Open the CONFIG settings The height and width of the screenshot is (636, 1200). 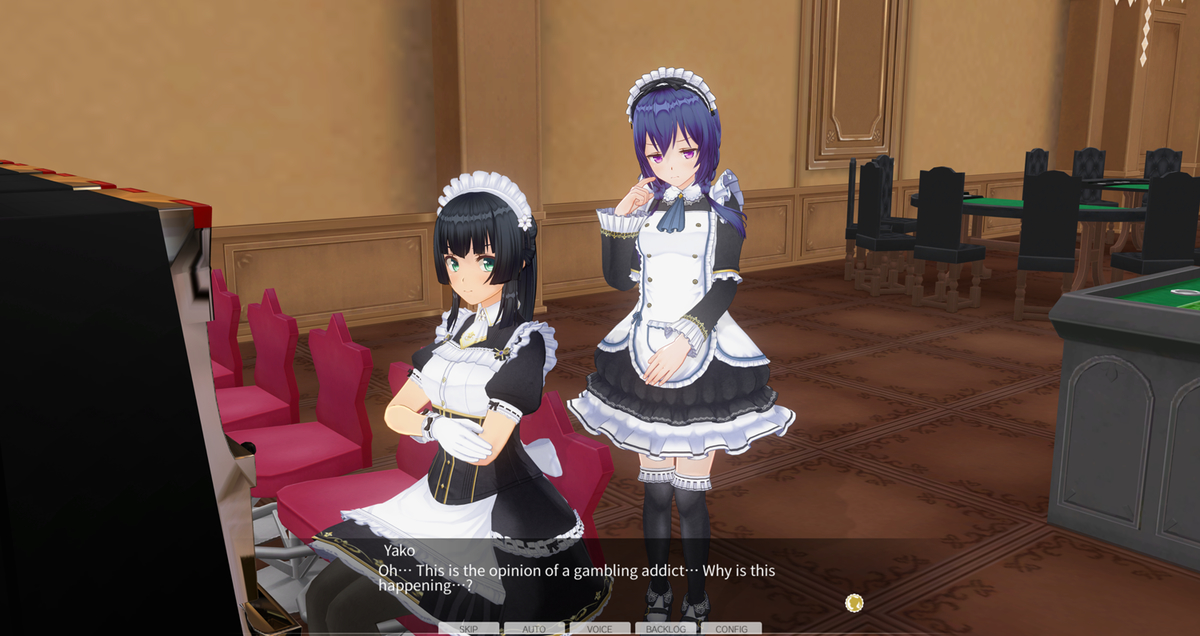coord(731,629)
